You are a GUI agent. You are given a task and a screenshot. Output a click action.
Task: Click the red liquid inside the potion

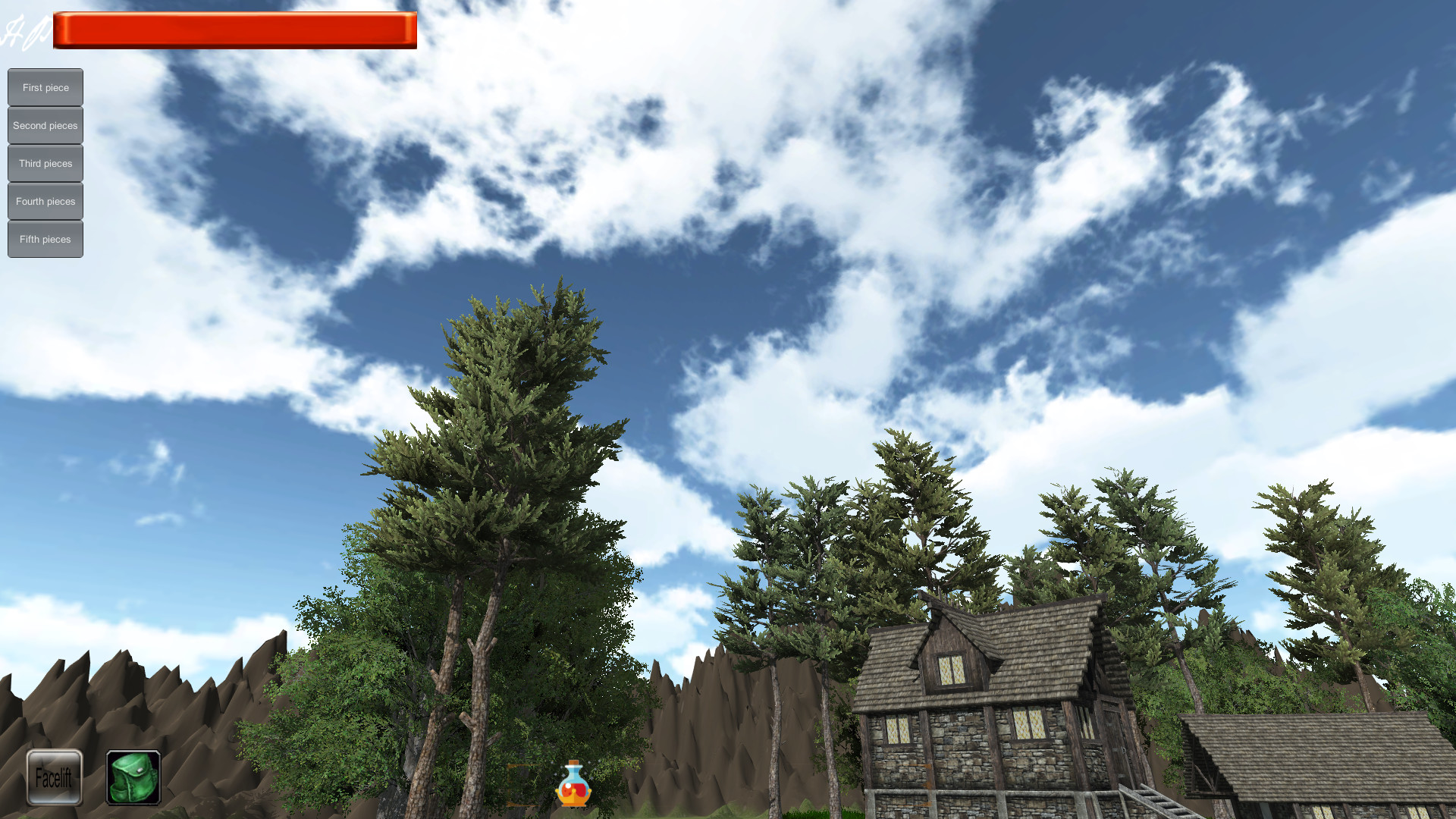(574, 791)
